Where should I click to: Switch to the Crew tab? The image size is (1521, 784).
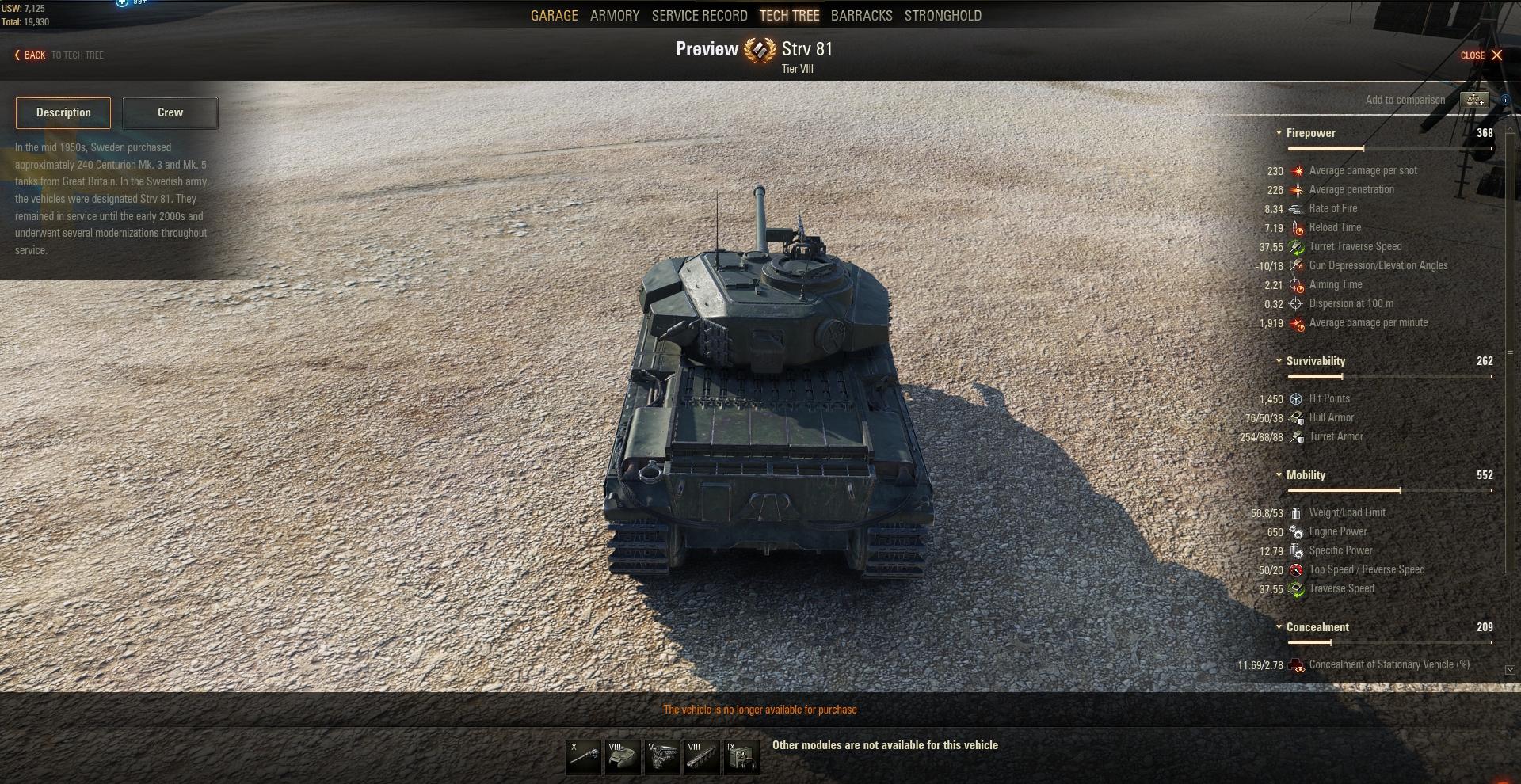(x=170, y=113)
